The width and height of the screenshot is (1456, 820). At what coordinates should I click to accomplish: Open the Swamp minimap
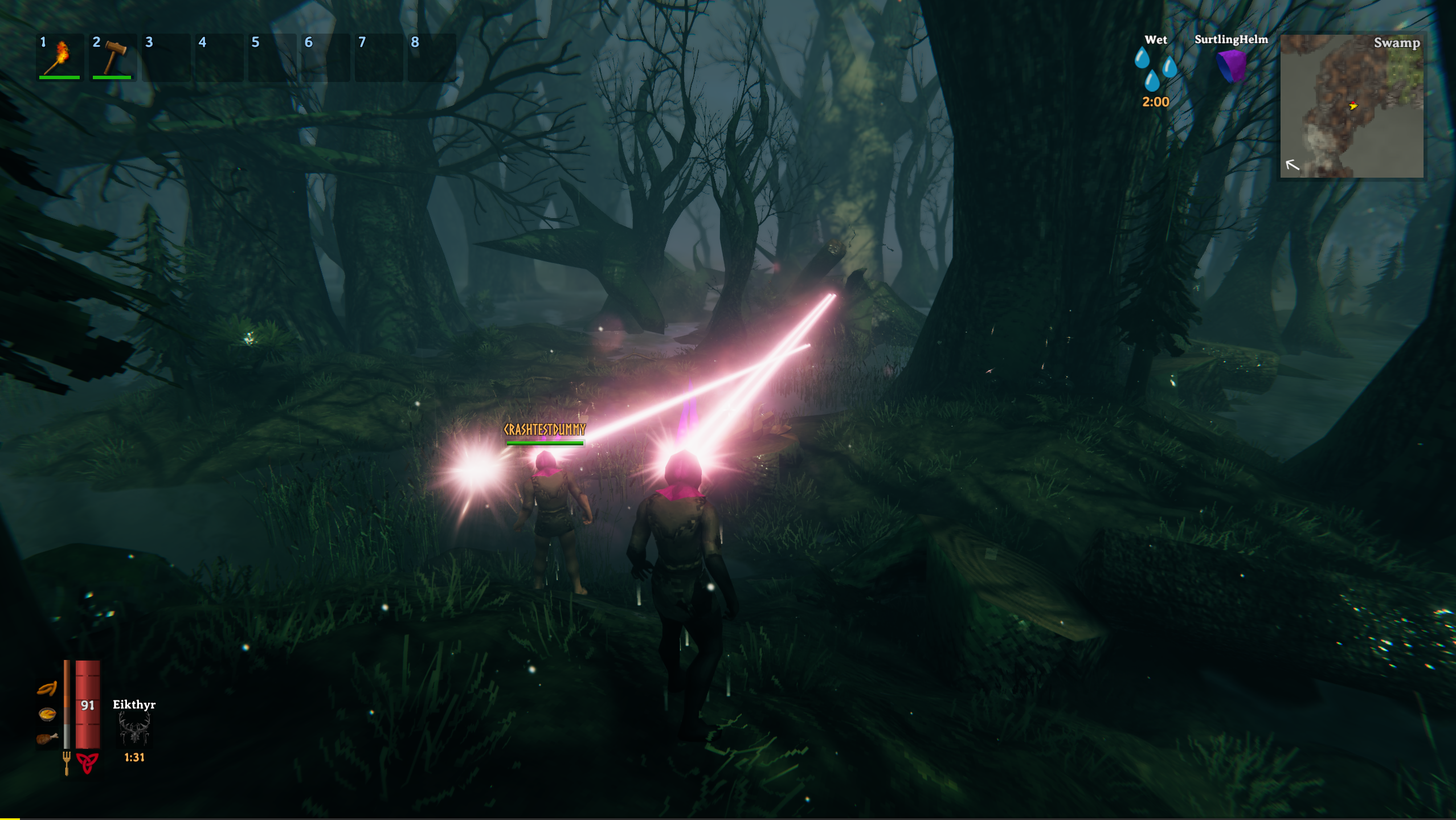click(x=1351, y=106)
